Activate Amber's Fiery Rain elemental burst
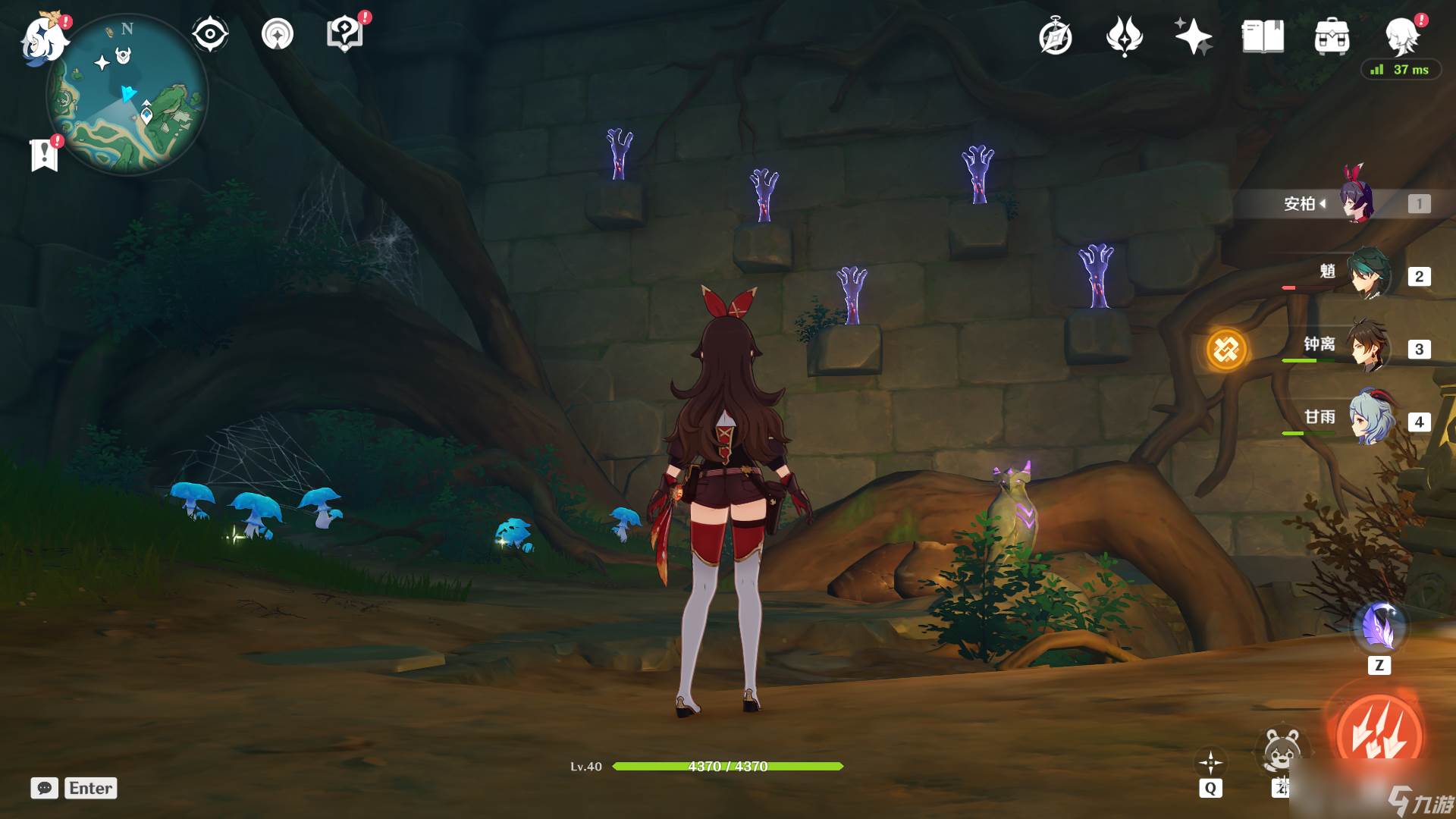Screen dimensions: 1456x819 pos(1379,733)
